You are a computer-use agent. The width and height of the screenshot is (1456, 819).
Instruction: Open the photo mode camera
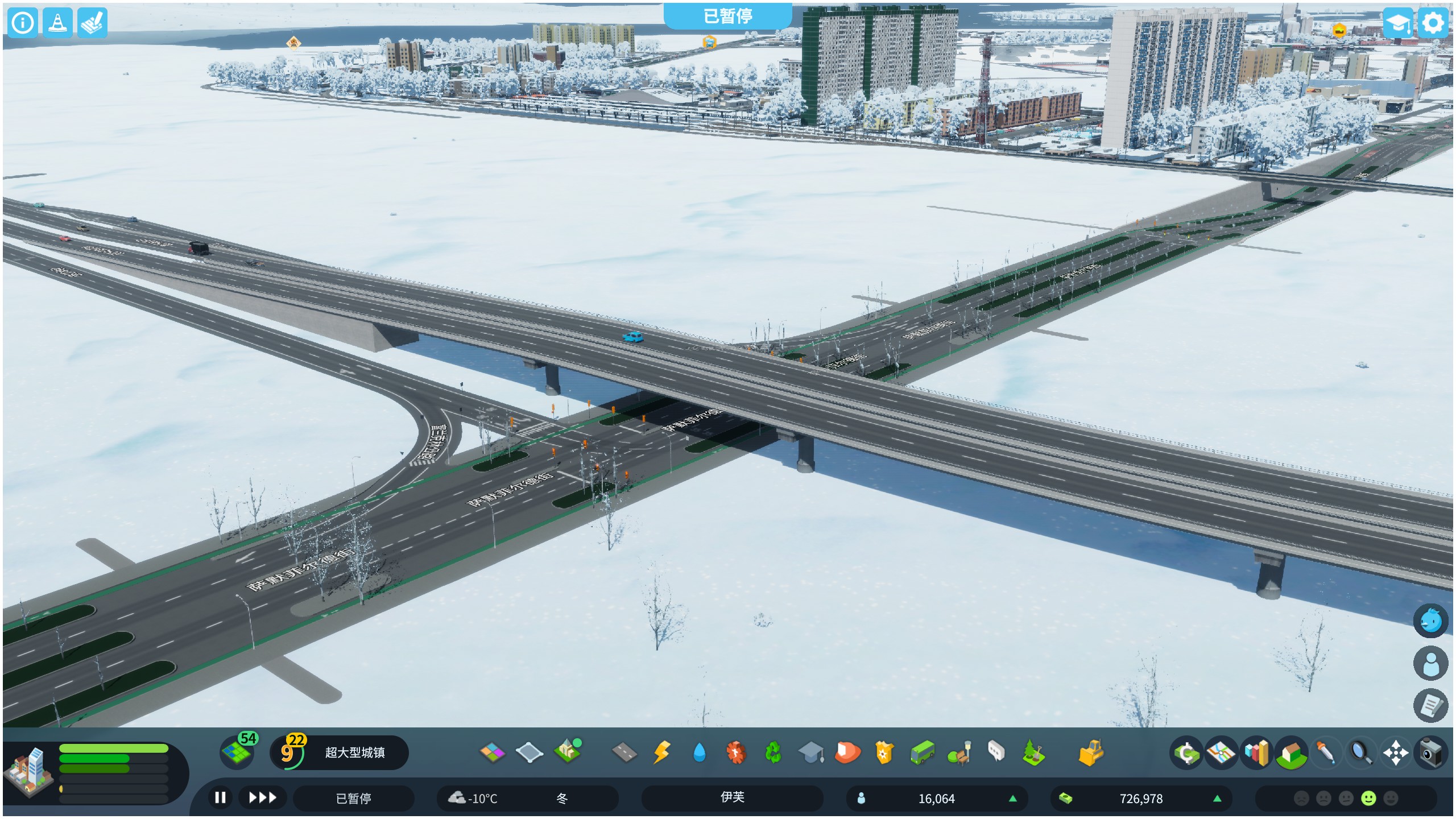pyautogui.click(x=1430, y=753)
